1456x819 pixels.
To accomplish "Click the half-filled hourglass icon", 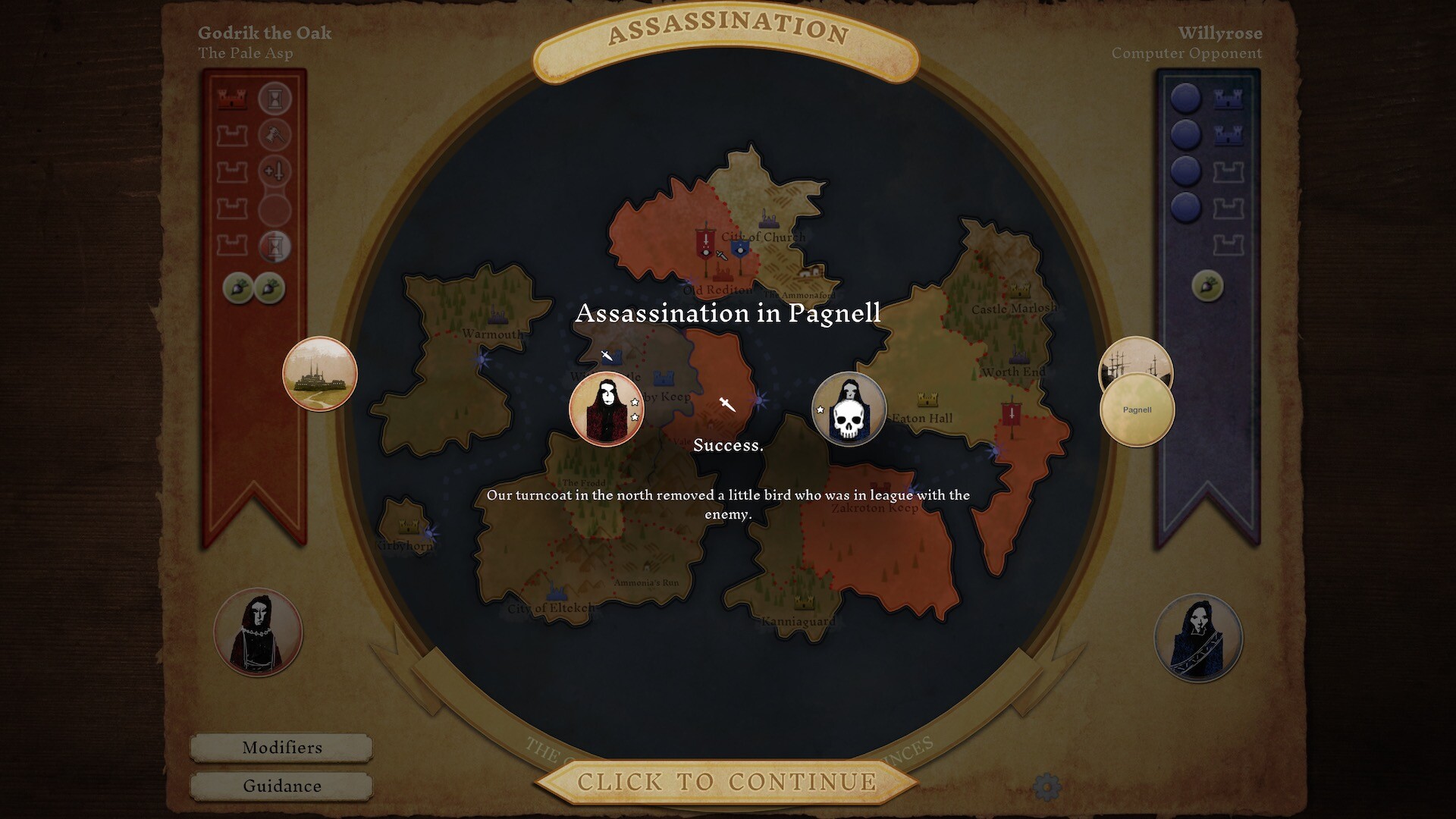I will pyautogui.click(x=275, y=244).
